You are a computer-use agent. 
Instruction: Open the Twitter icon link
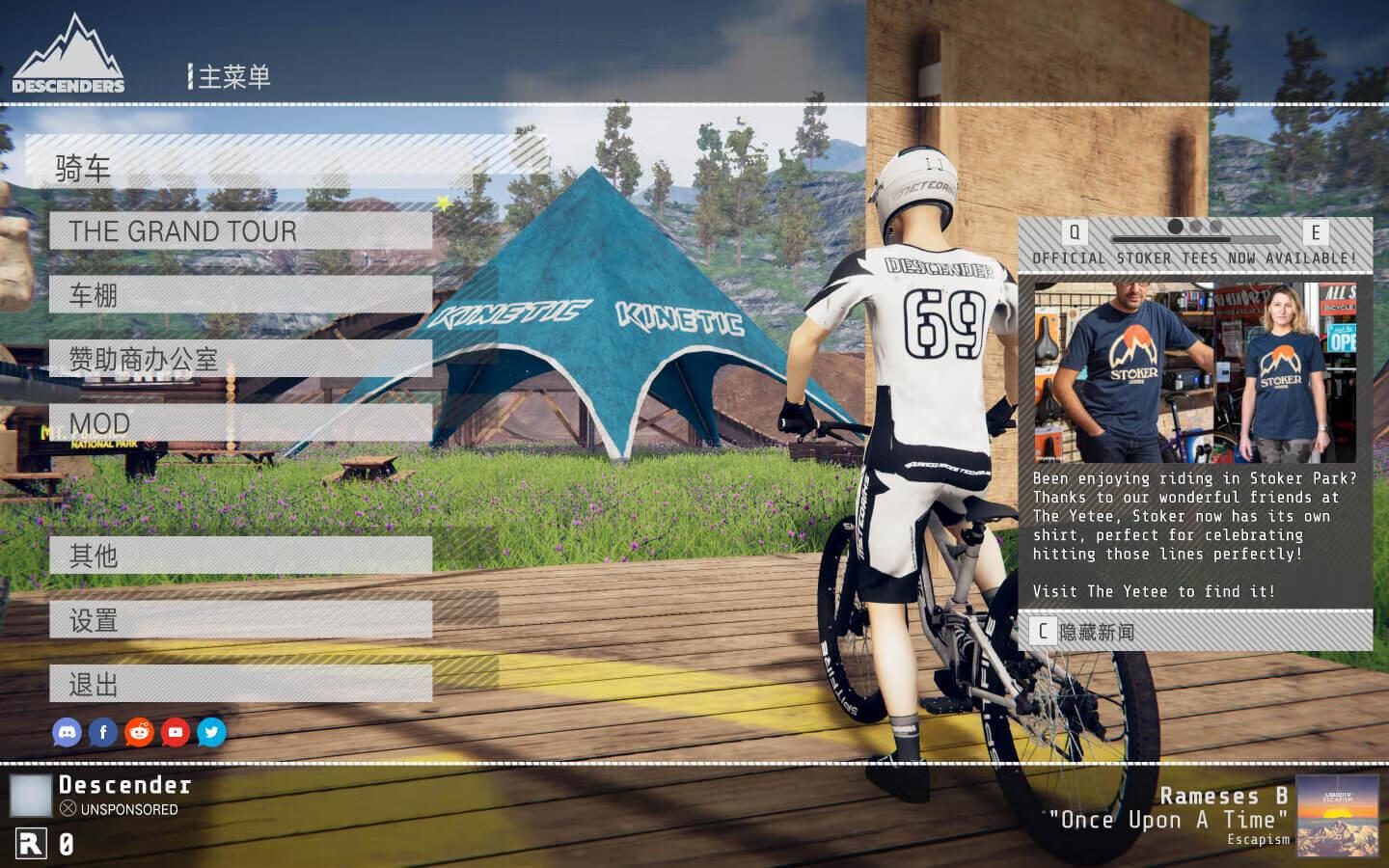pyautogui.click(x=211, y=733)
